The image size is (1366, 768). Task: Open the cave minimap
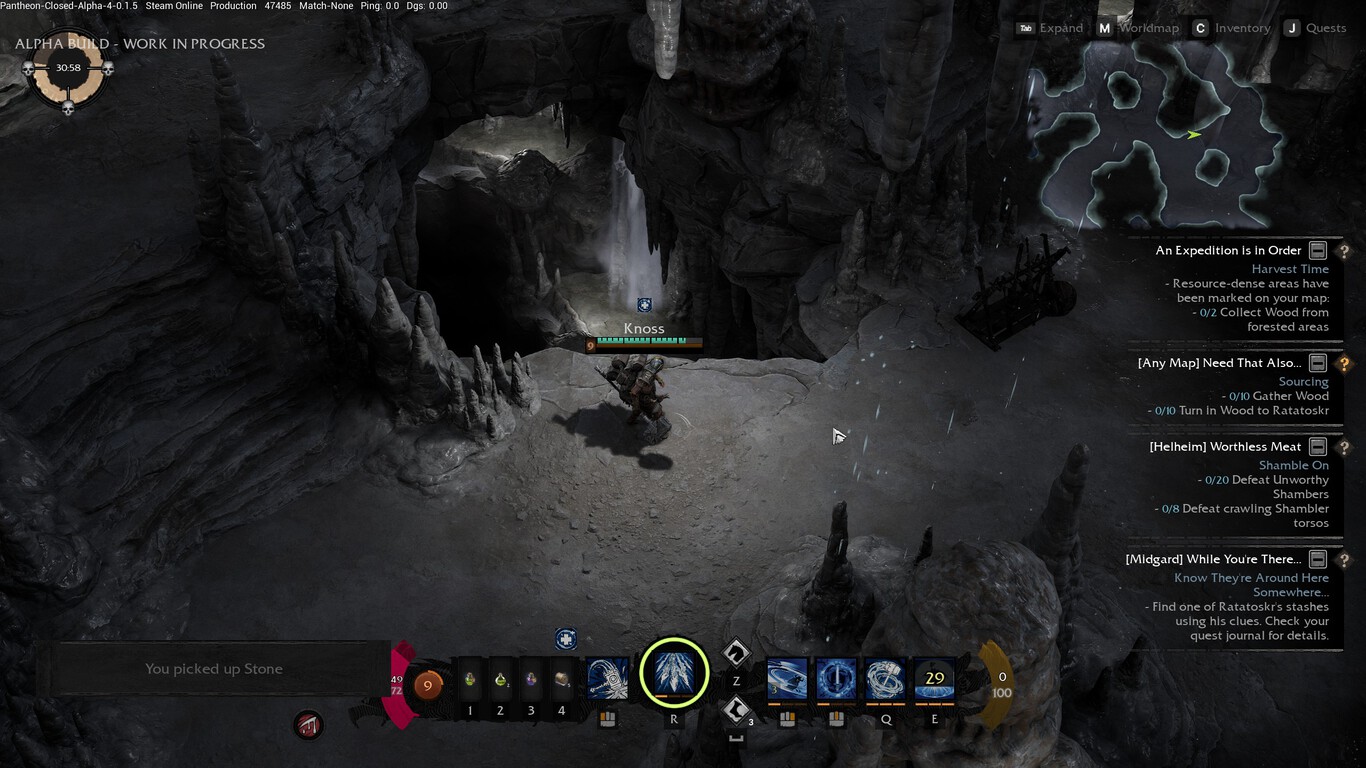[1160, 135]
